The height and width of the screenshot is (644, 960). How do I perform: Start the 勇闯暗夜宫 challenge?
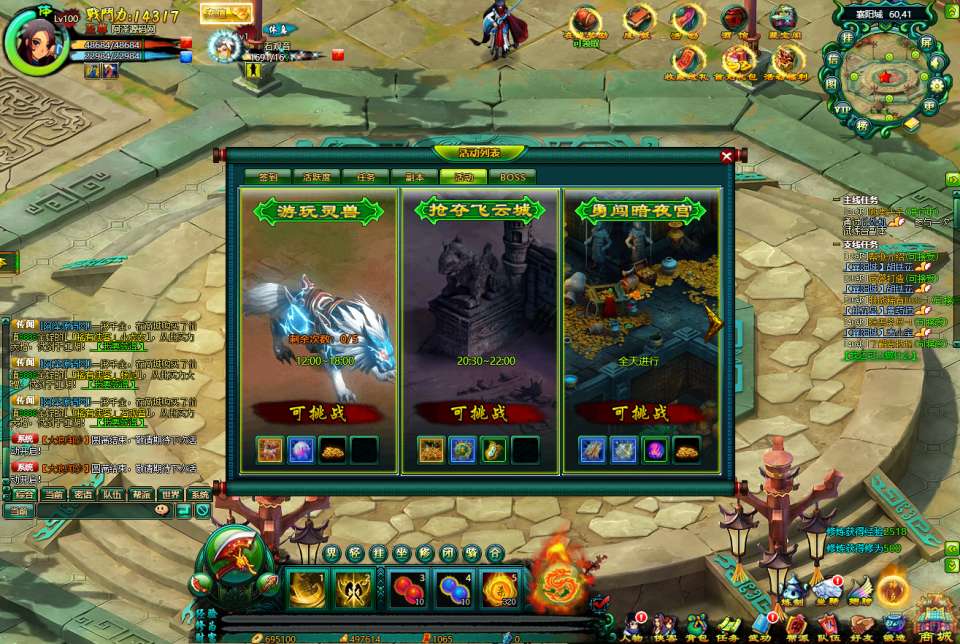click(640, 413)
